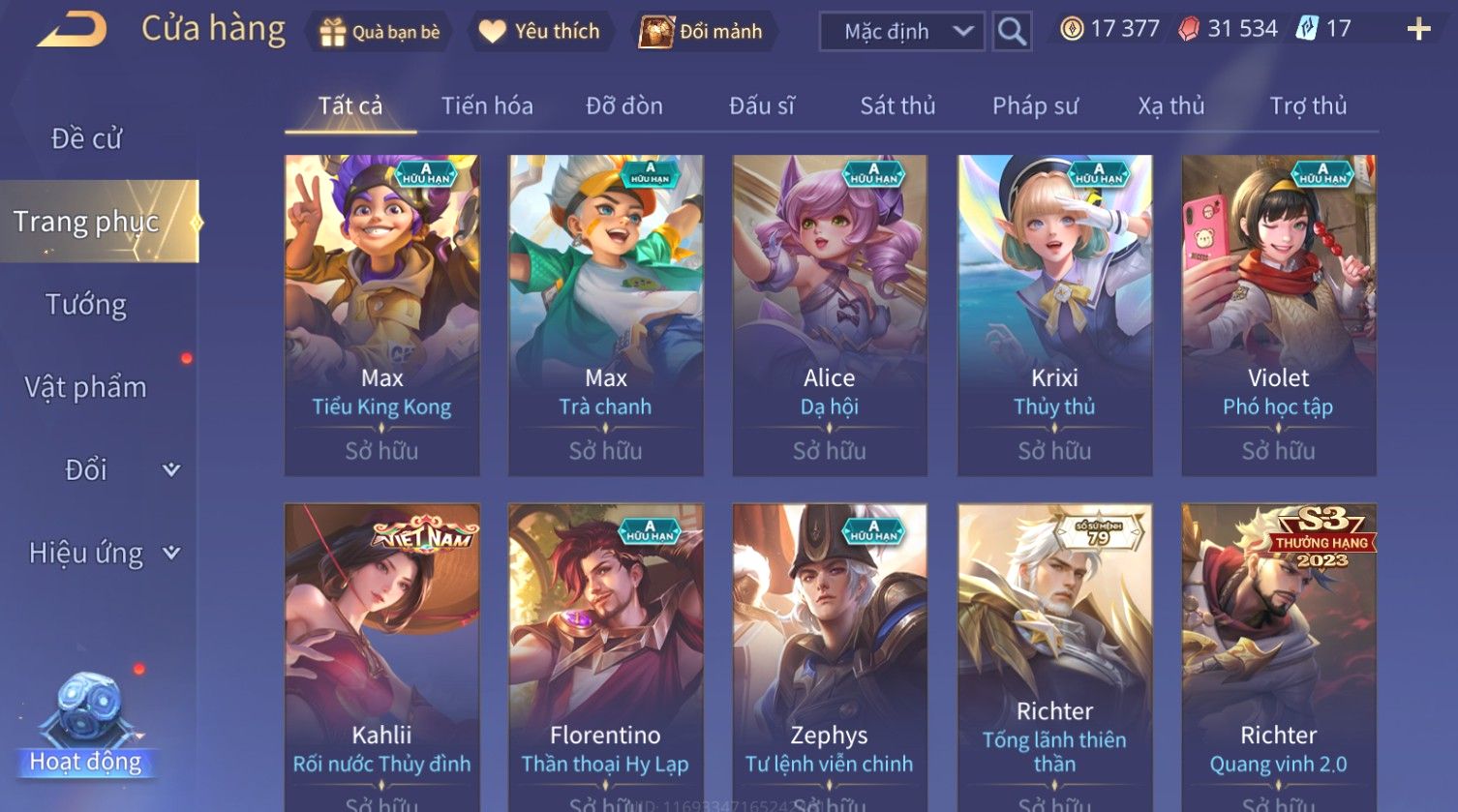Go to the Tướng sidebar section
The height and width of the screenshot is (812, 1458).
(x=86, y=305)
